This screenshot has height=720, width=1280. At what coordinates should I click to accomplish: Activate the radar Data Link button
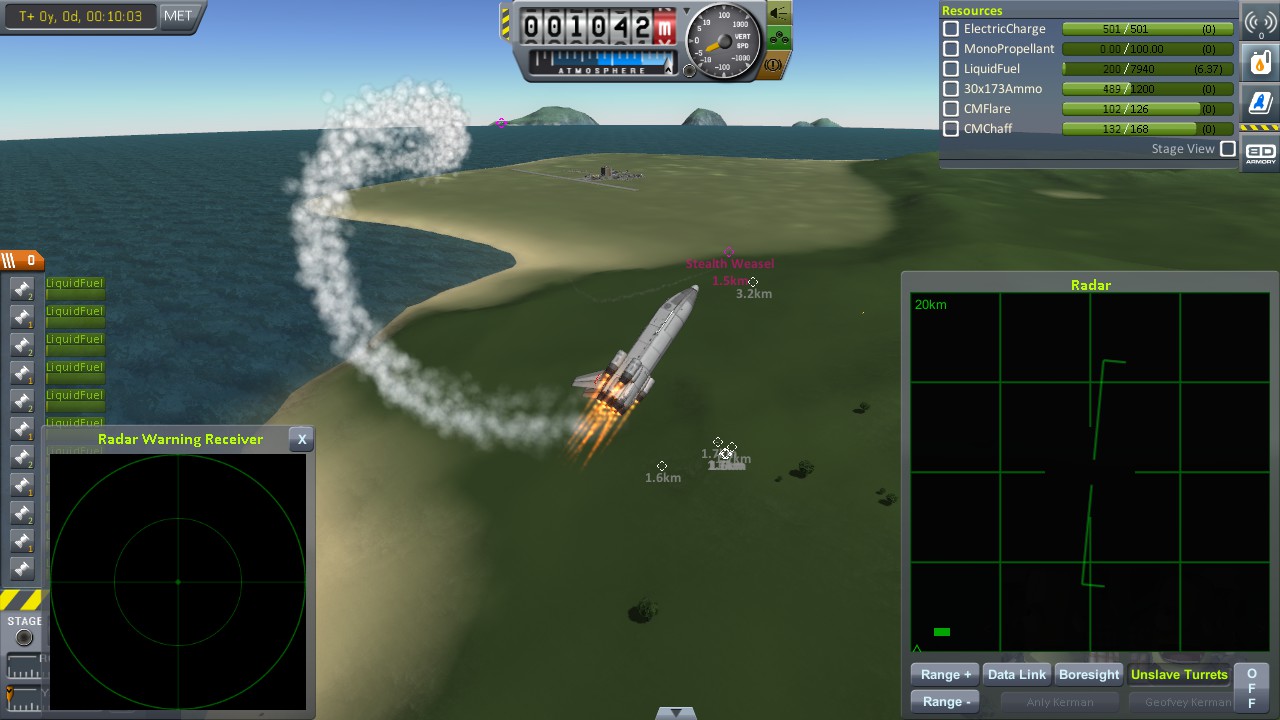click(1017, 675)
